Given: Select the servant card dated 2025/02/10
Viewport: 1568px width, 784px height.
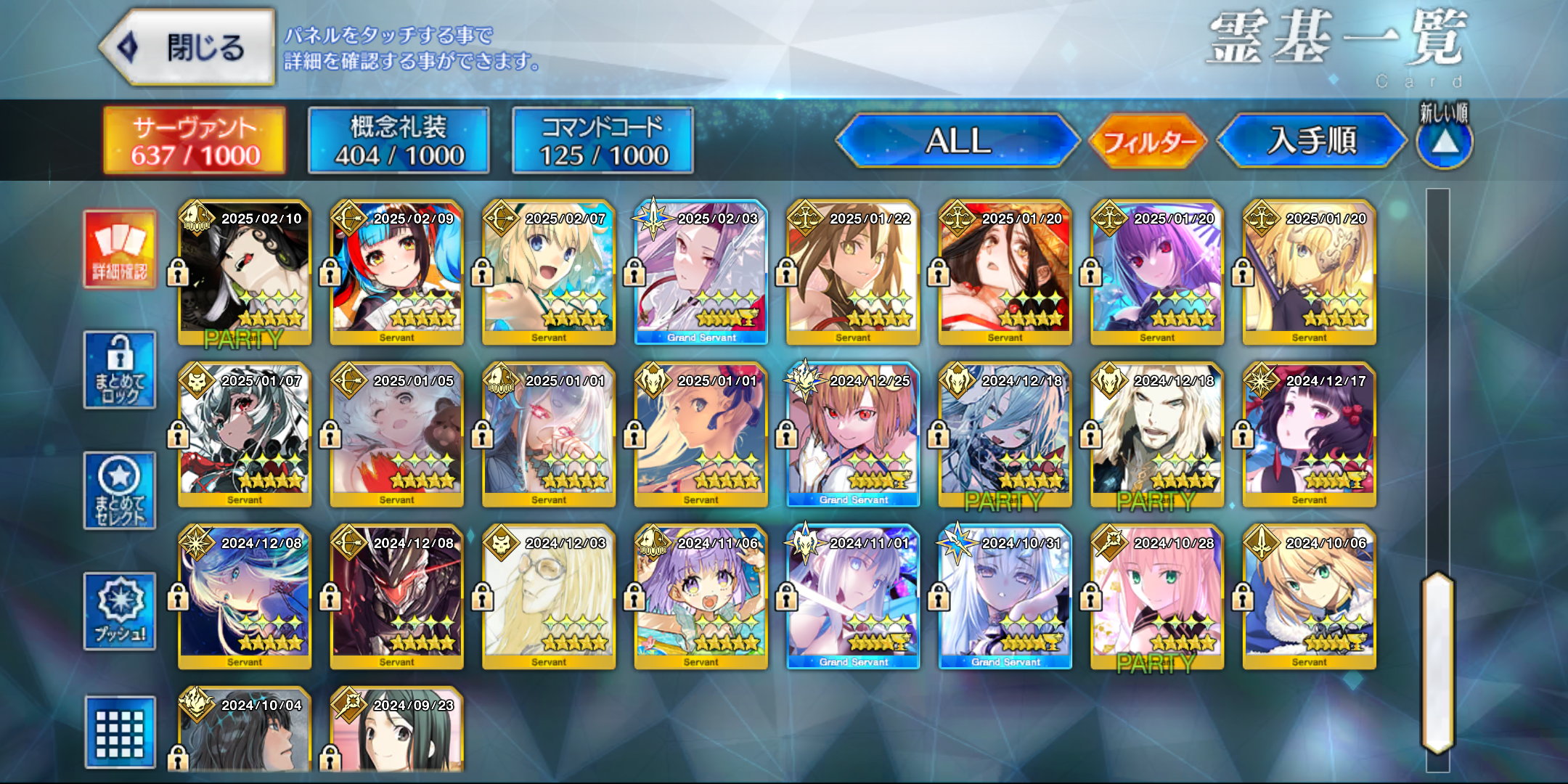Looking at the screenshot, I should [245, 273].
